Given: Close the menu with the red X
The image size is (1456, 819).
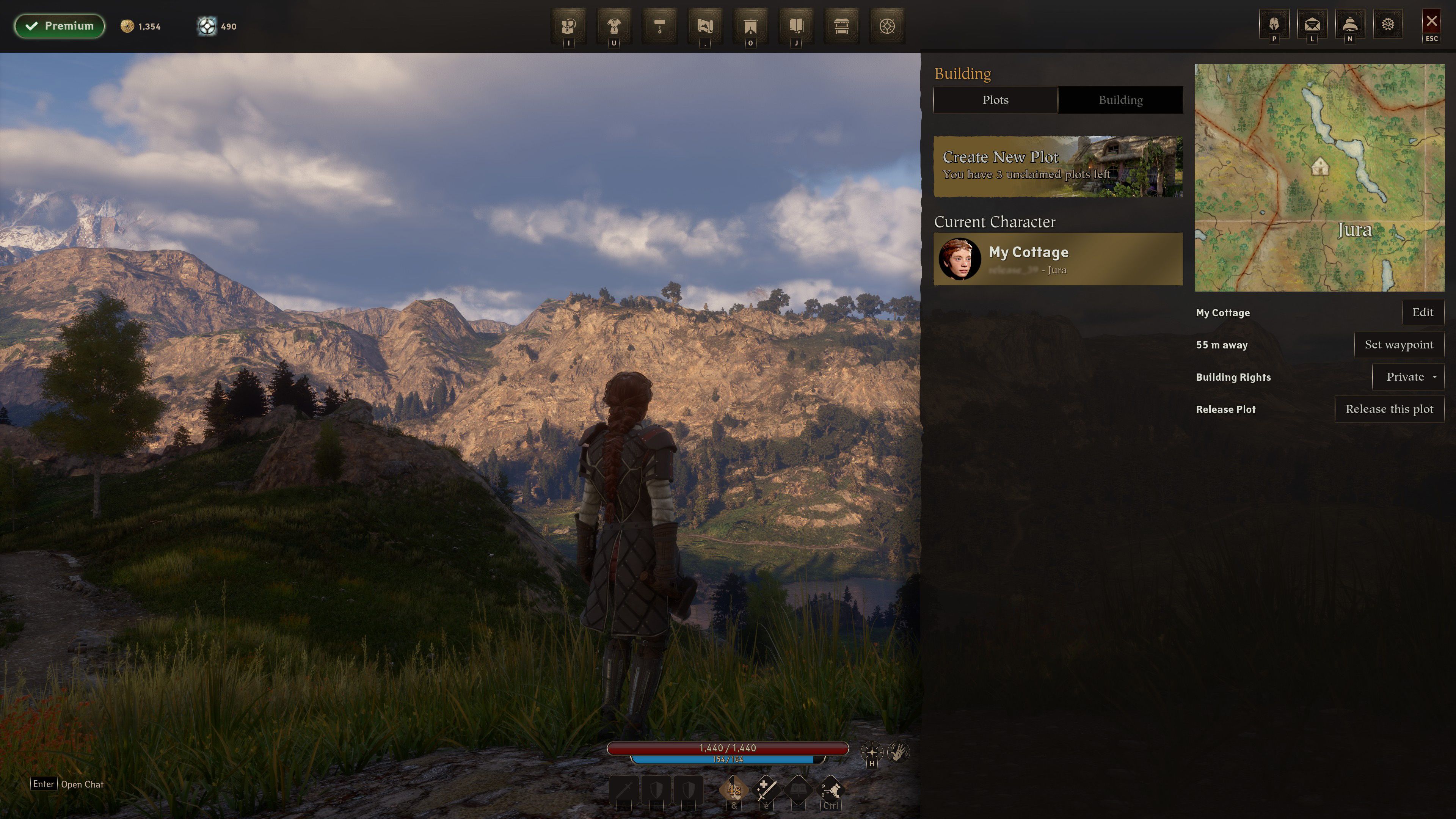Looking at the screenshot, I should tap(1431, 23).
